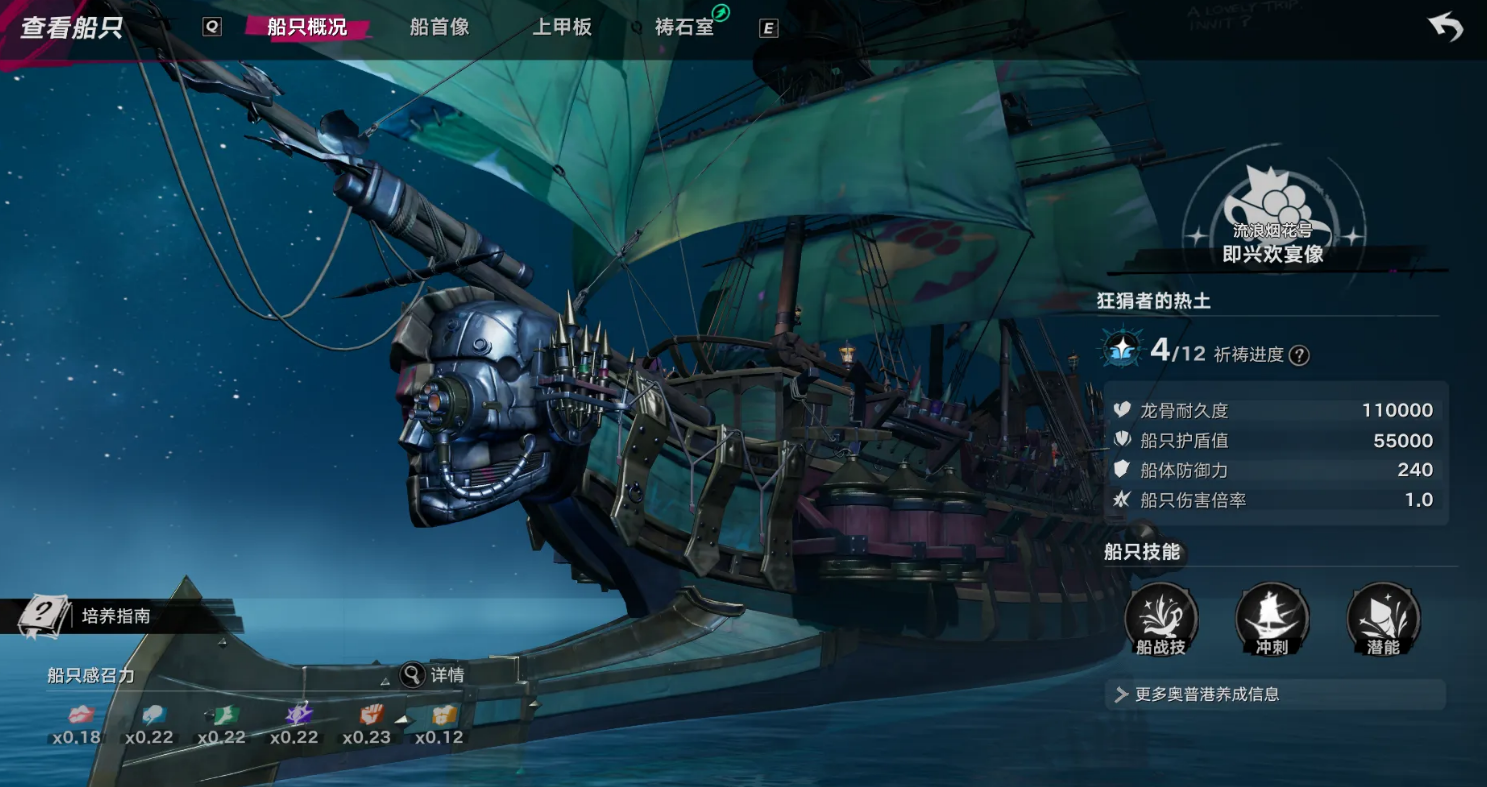1487x787 pixels.
Task: Show help for 祈祷进度 question mark
Action: [1299, 355]
